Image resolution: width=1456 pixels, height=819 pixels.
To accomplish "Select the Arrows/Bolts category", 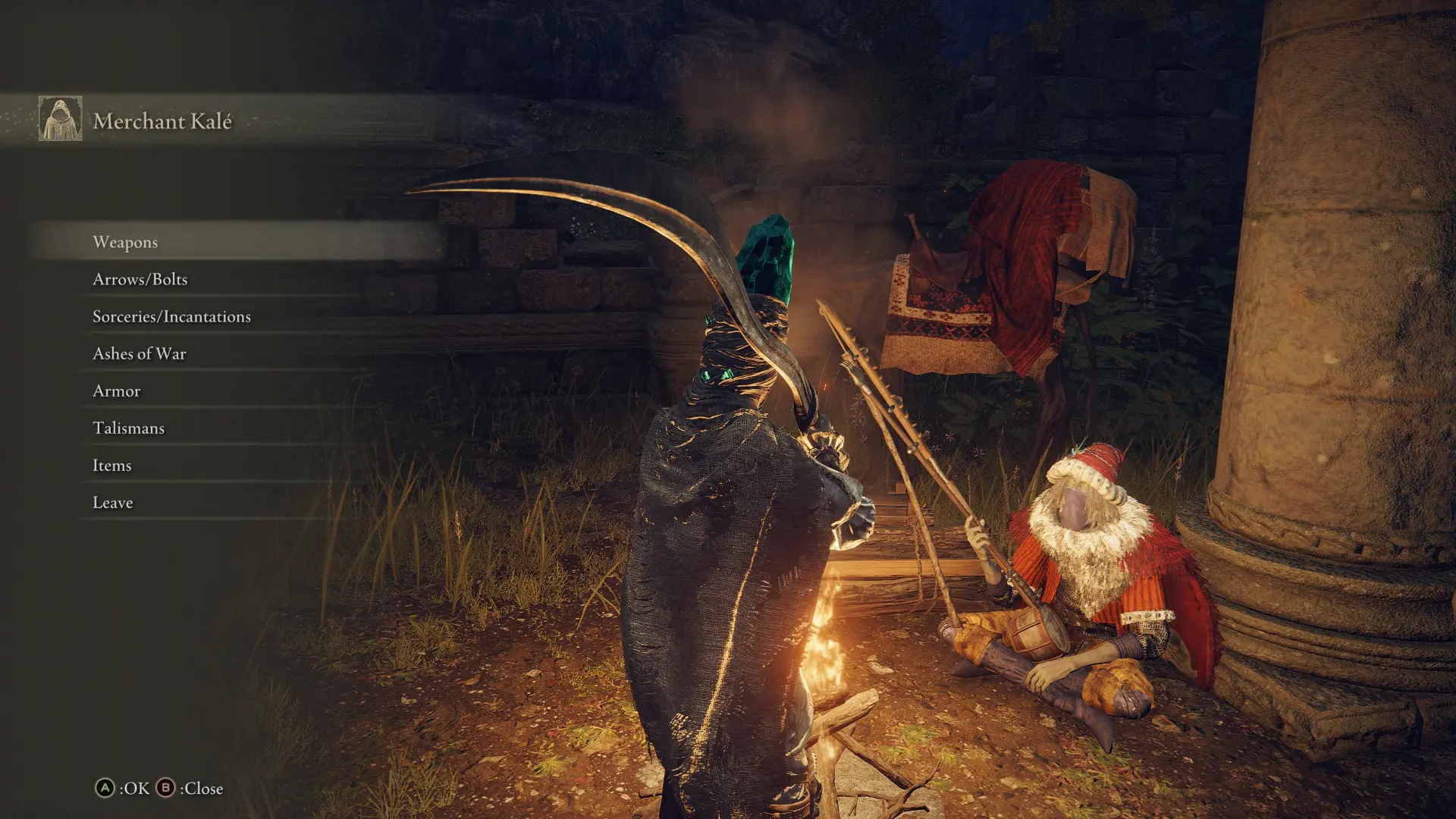I will pyautogui.click(x=140, y=279).
